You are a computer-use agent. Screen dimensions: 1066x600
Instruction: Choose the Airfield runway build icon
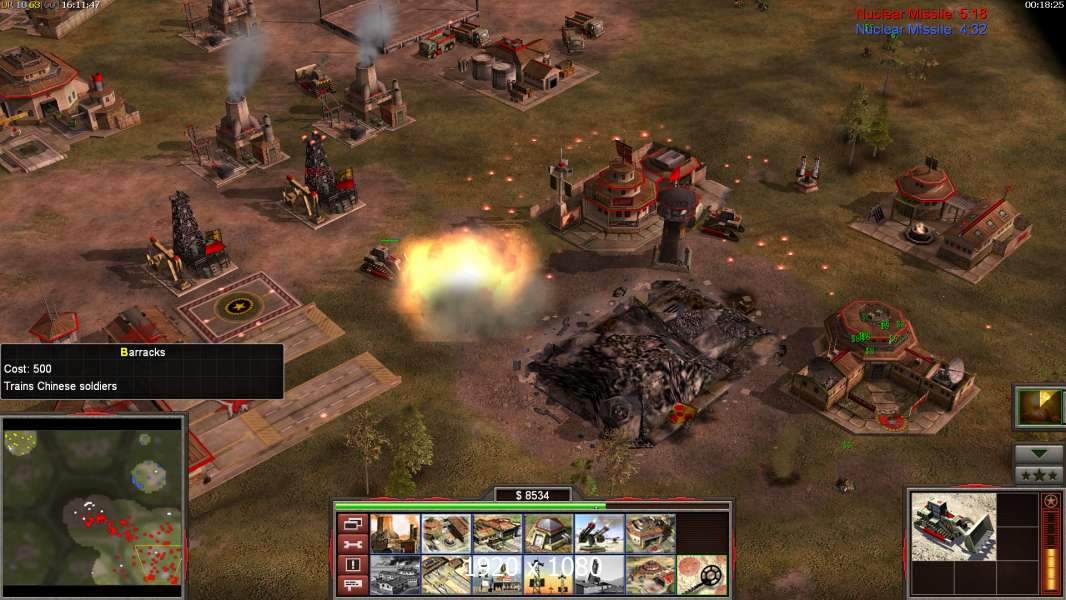click(446, 575)
